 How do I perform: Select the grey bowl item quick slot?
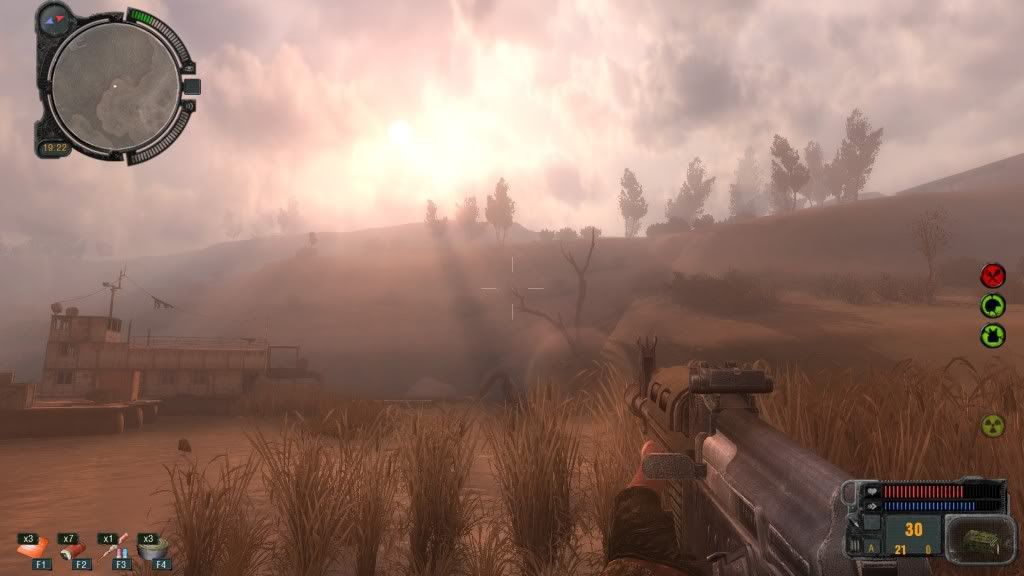tap(153, 548)
